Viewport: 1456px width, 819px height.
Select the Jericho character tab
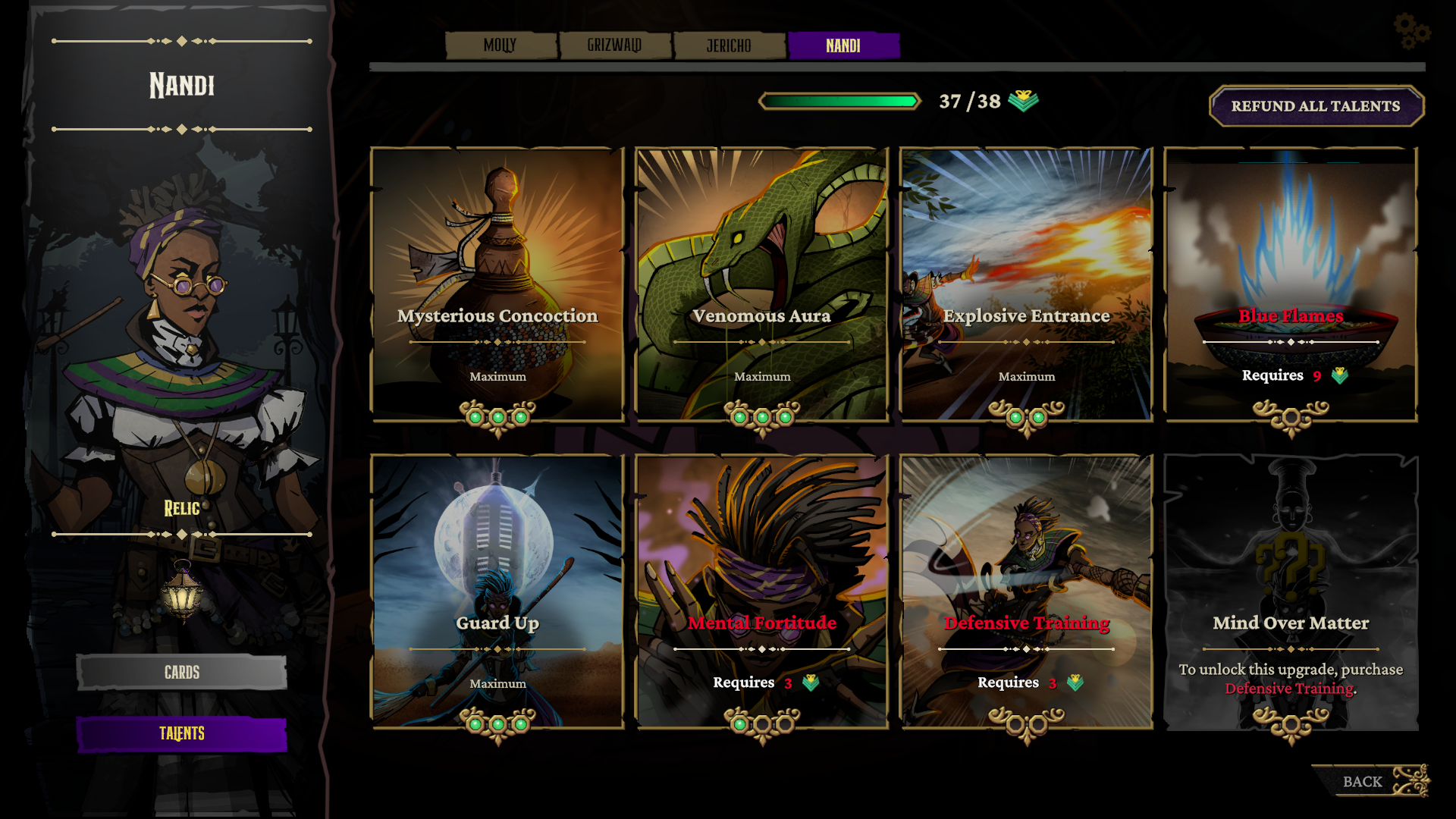[x=729, y=45]
